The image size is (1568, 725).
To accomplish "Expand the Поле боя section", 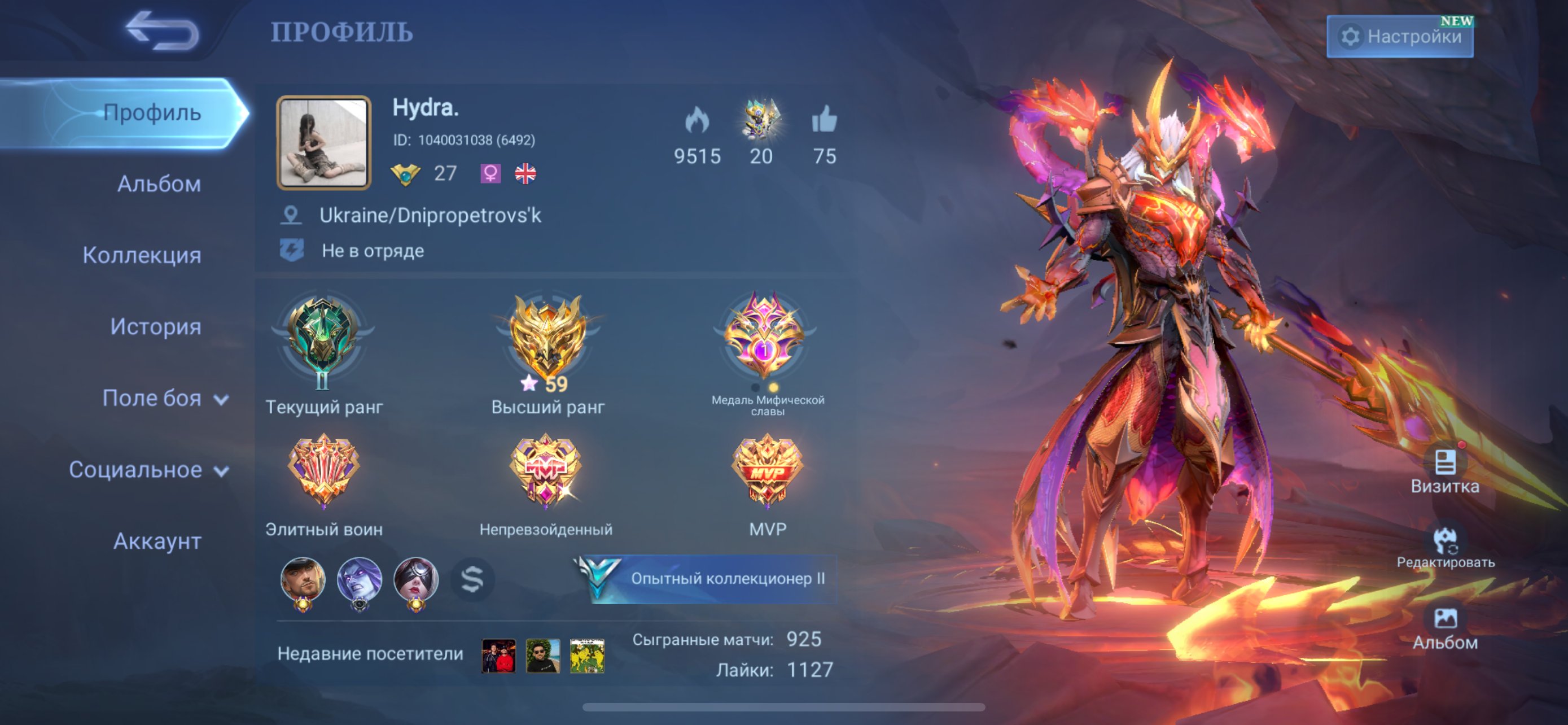I will pos(164,398).
